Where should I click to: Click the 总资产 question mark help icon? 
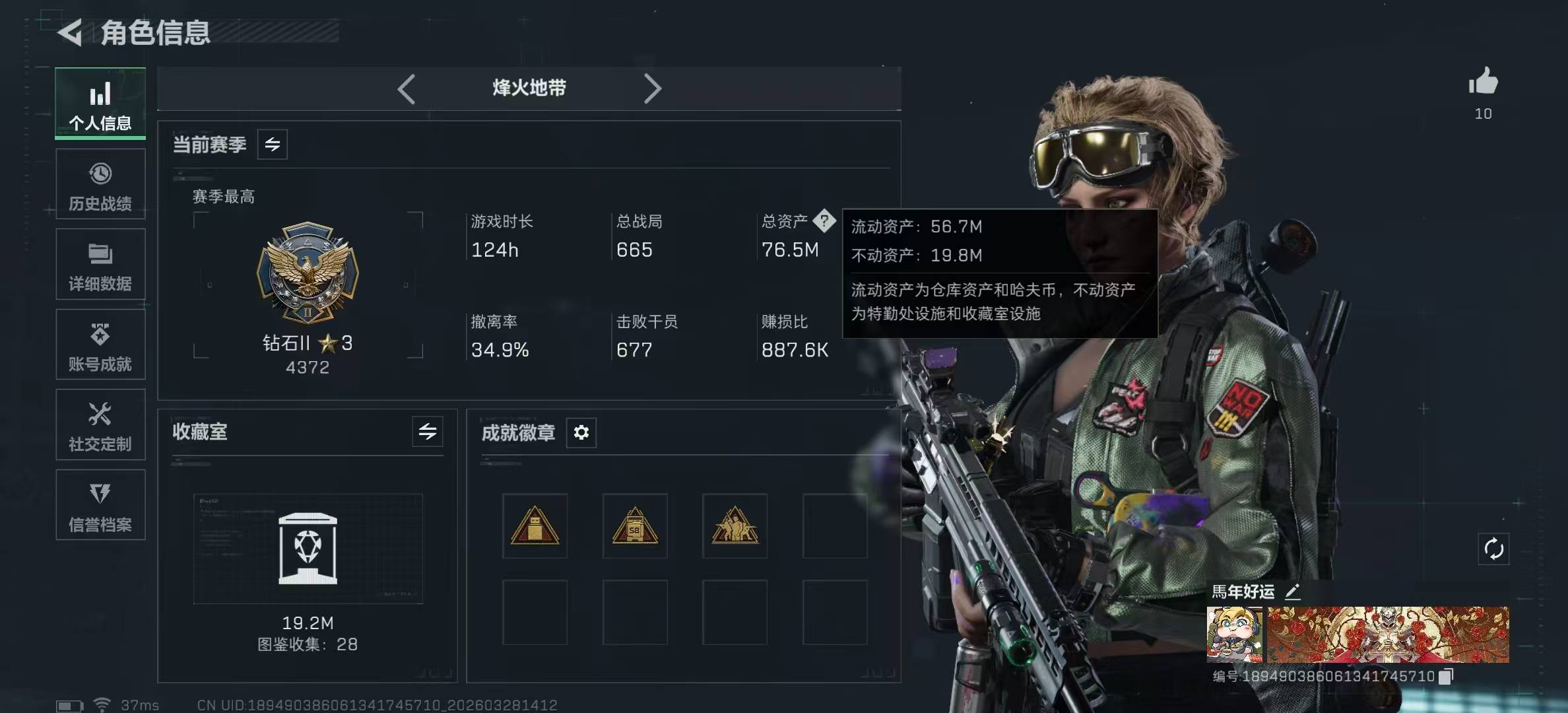pyautogui.click(x=824, y=221)
